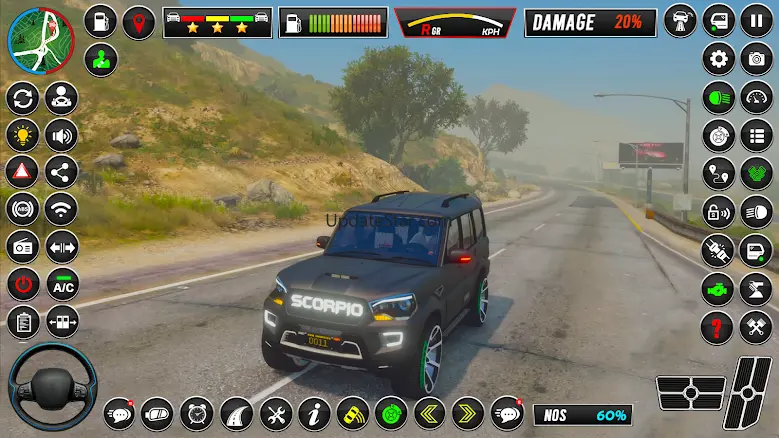This screenshot has width=779, height=438.
Task: Open the info icon at bottom
Action: 314,412
